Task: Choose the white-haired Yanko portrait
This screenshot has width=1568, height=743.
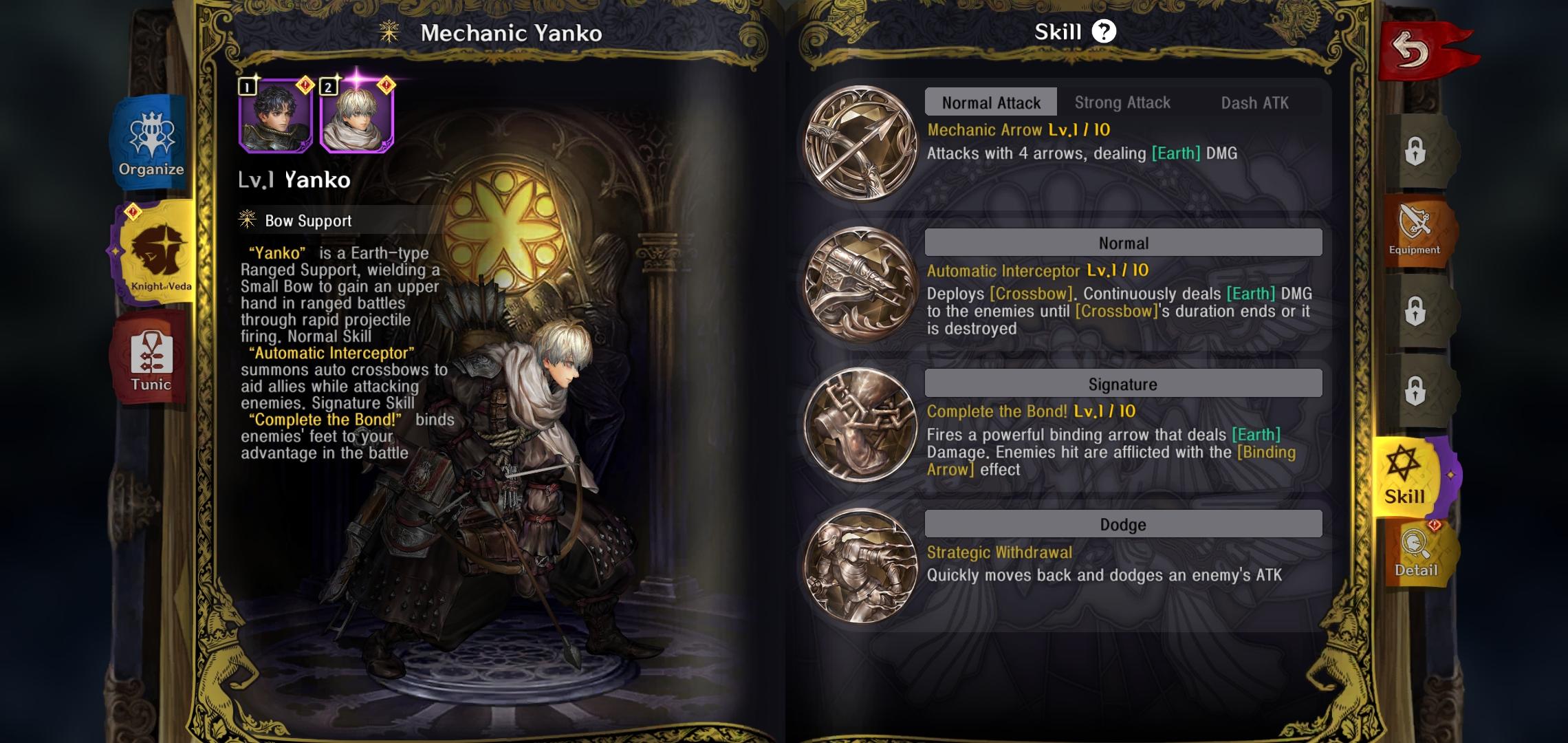Action: [357, 116]
